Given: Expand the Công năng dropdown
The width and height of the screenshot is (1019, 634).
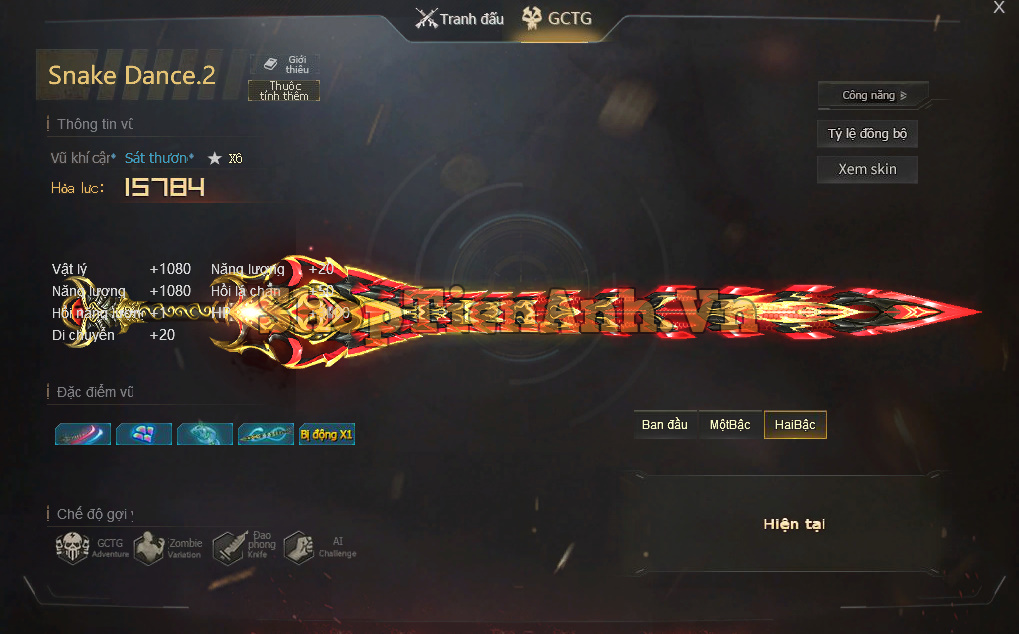Looking at the screenshot, I should pos(873,95).
